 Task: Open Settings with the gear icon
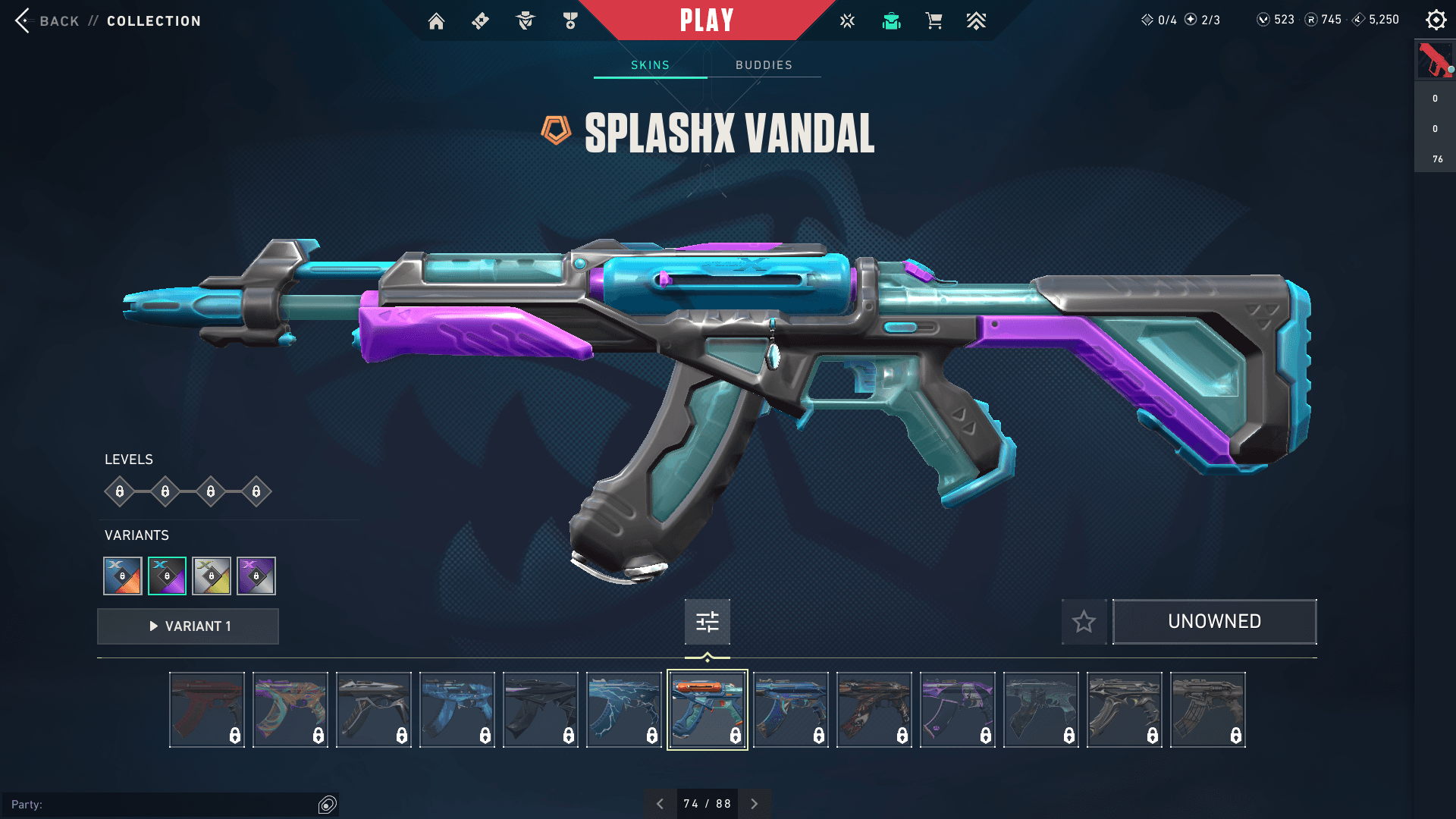point(1436,20)
